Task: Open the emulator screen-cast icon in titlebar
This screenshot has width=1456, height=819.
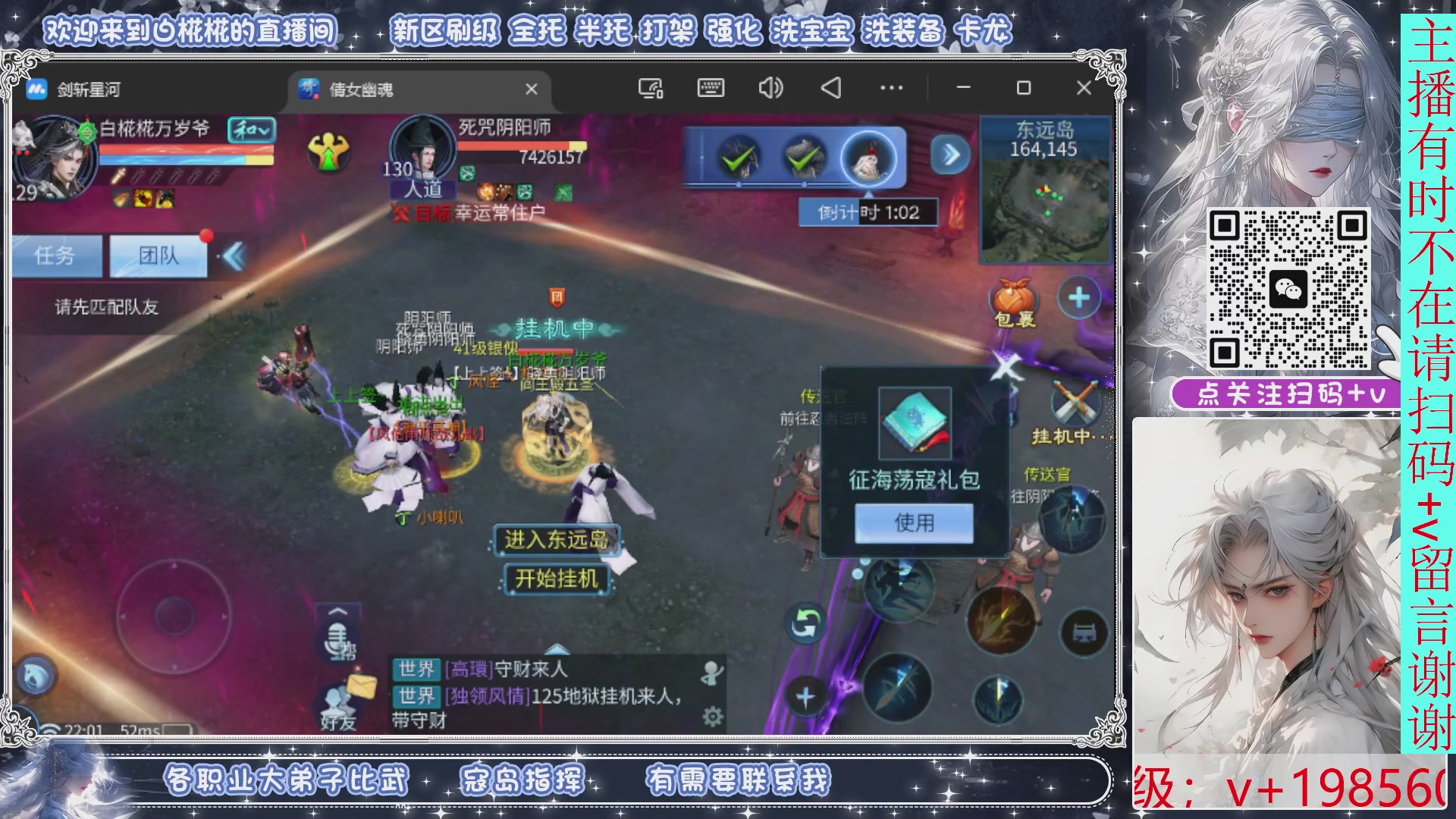Action: click(649, 88)
